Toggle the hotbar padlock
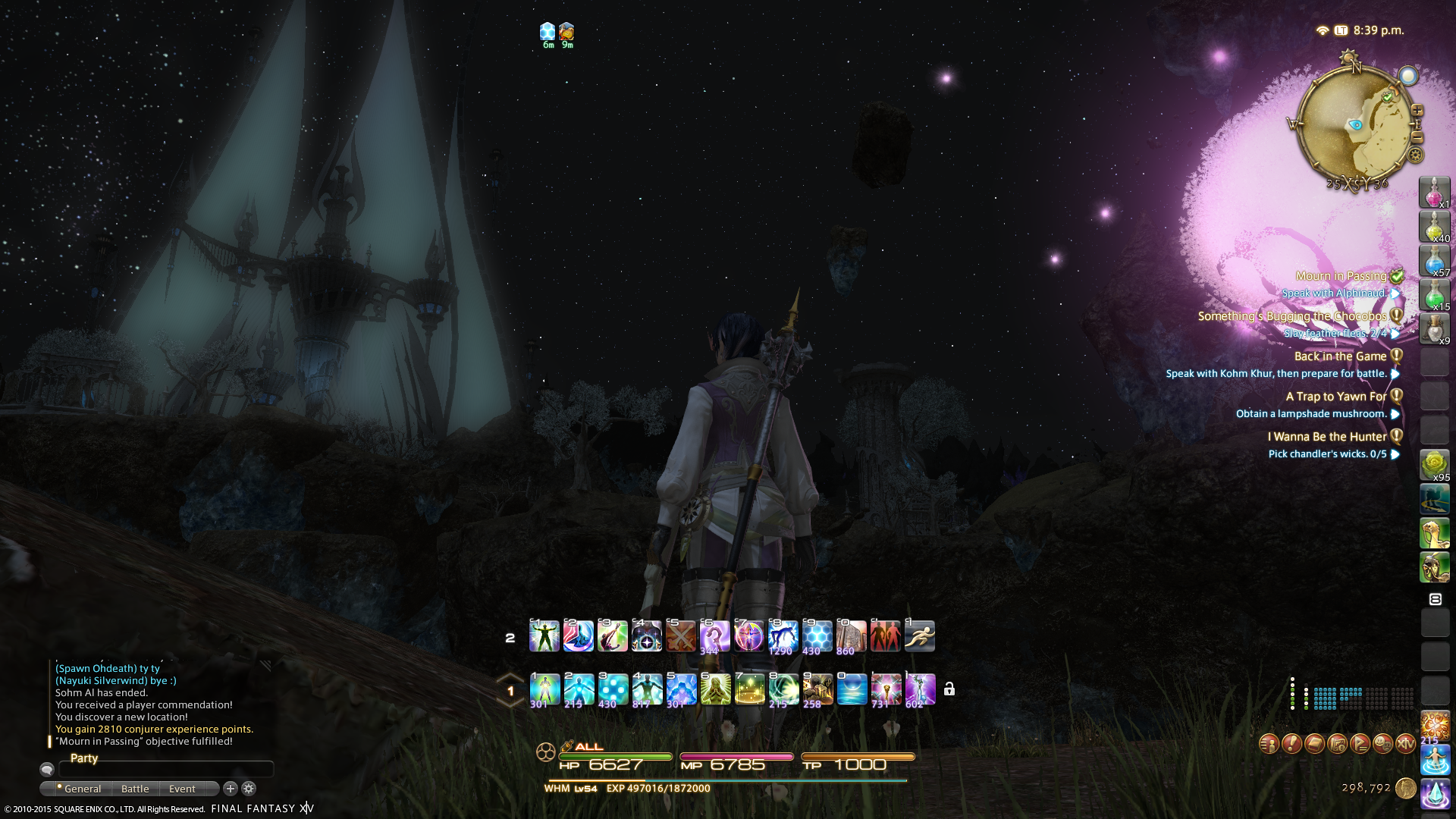The height and width of the screenshot is (819, 1456). click(x=949, y=689)
